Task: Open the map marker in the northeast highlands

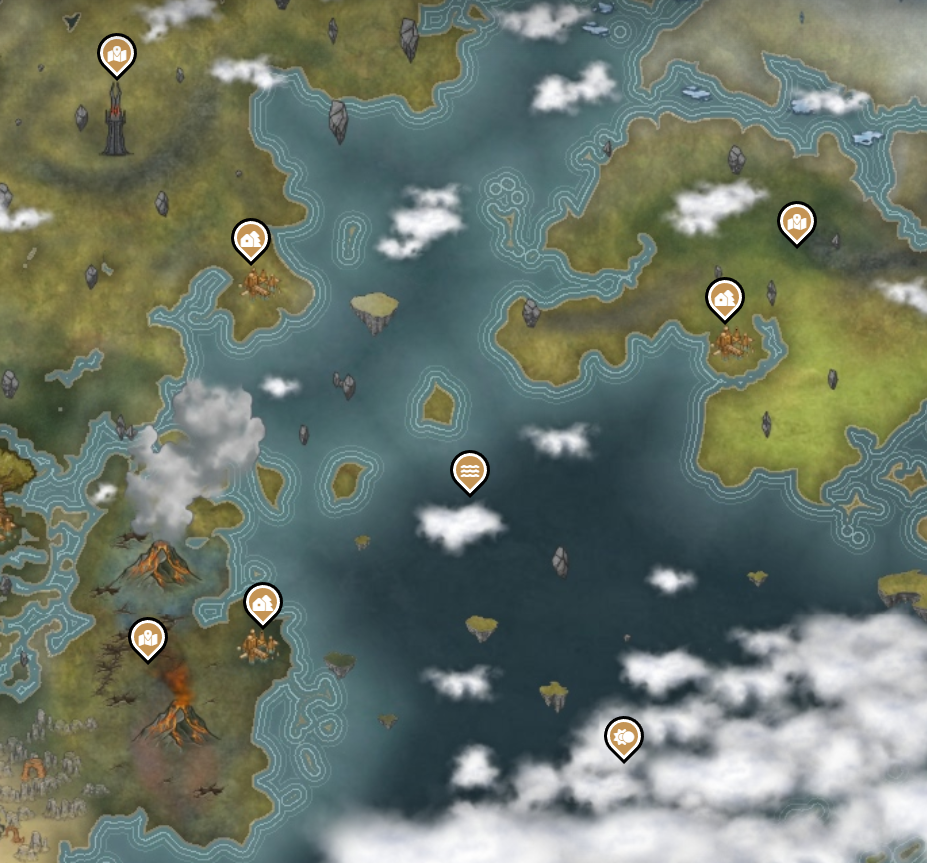Action: (797, 222)
